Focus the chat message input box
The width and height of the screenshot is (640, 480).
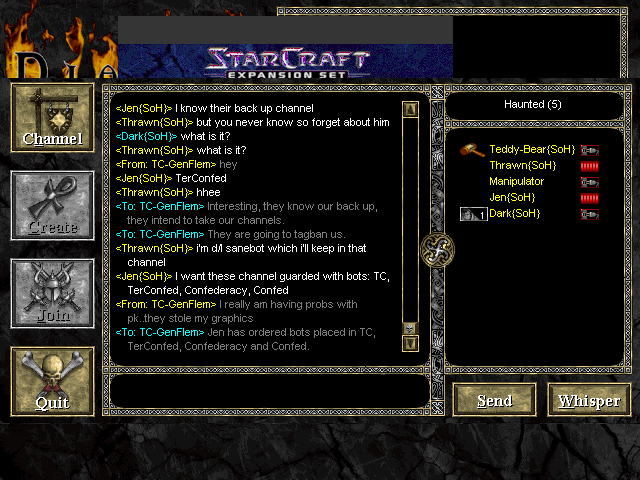[x=268, y=391]
